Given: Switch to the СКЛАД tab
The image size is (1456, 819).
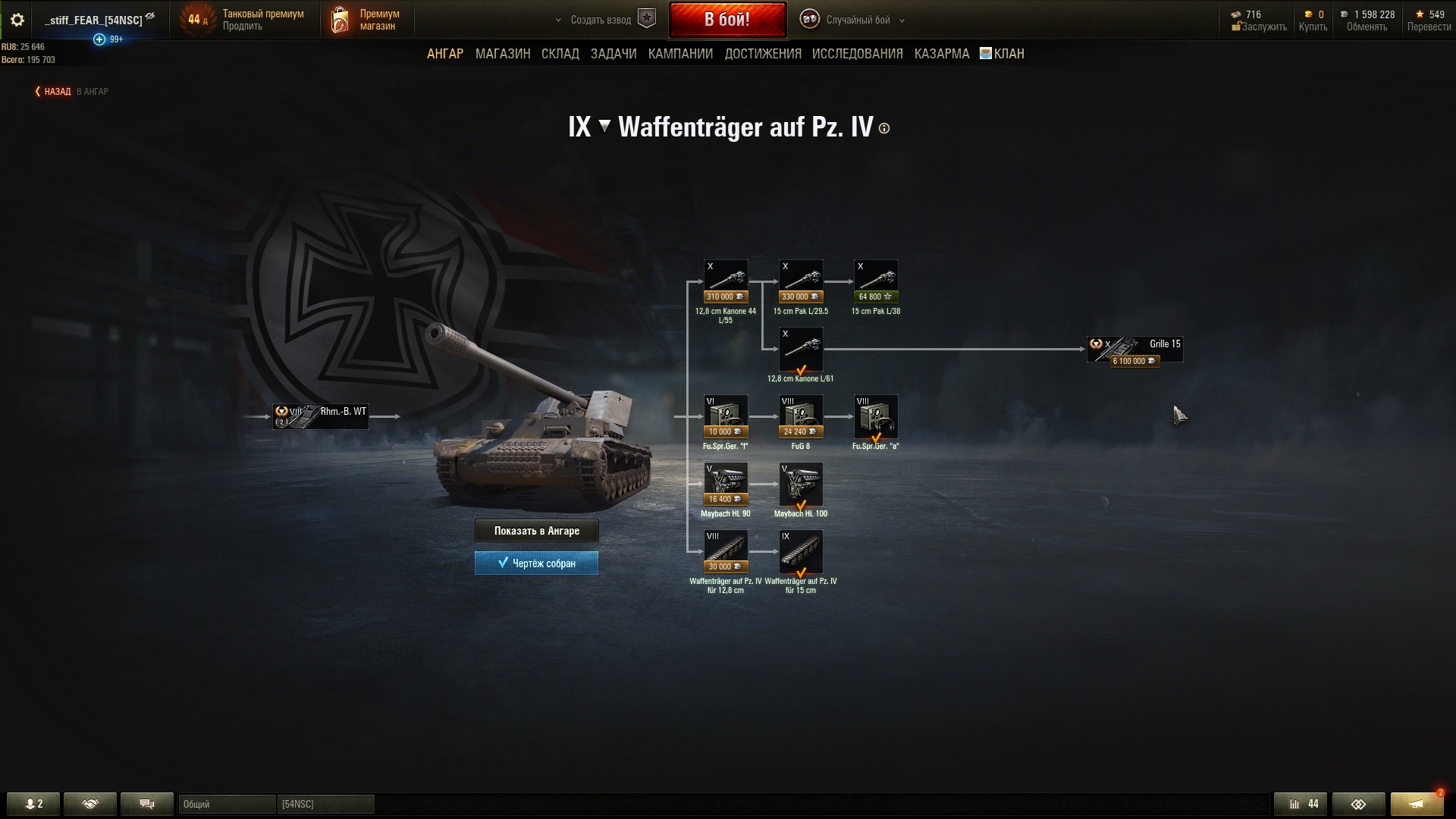Looking at the screenshot, I should coord(560,54).
